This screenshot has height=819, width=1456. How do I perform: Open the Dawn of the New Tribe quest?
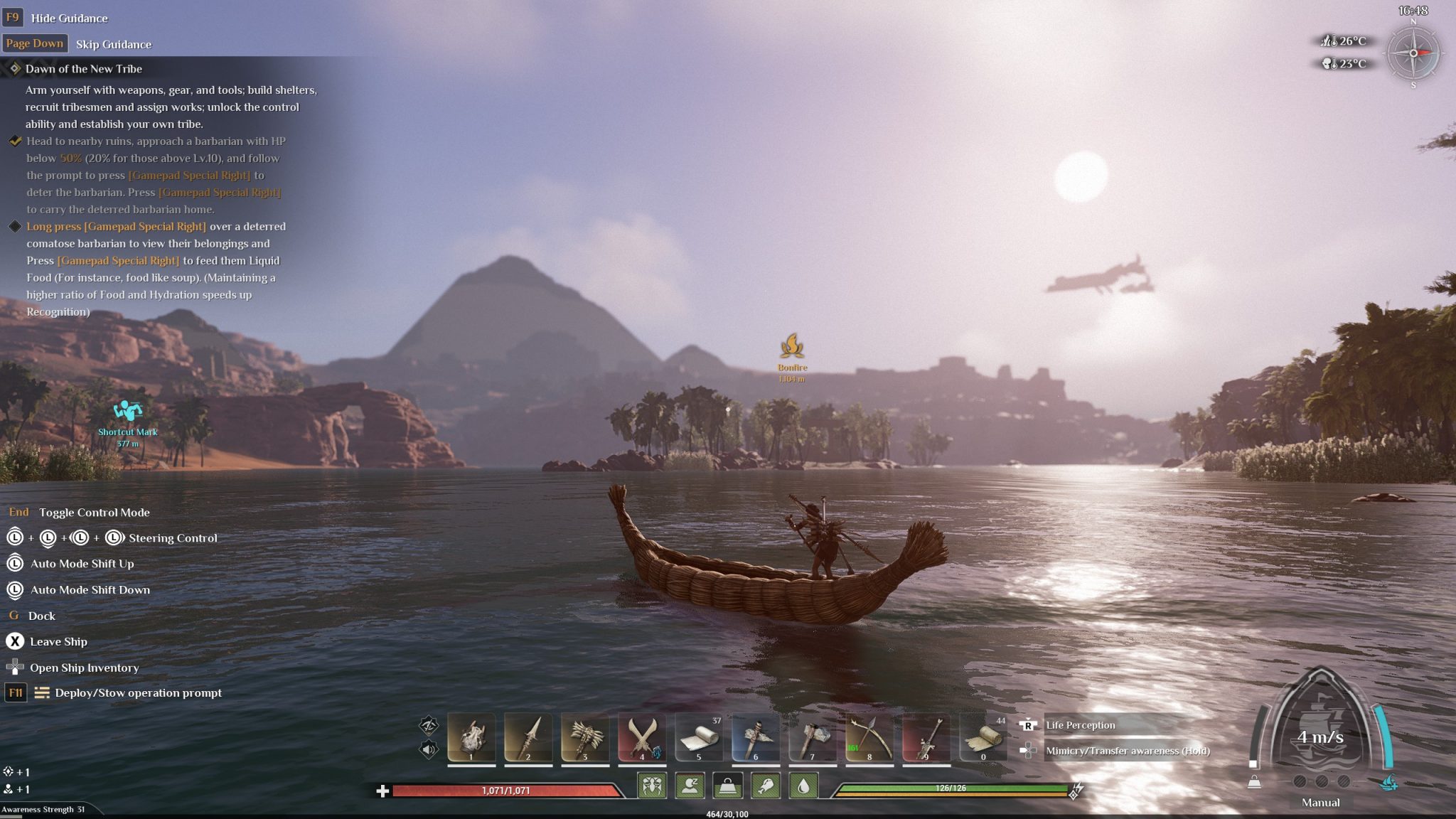click(83, 69)
